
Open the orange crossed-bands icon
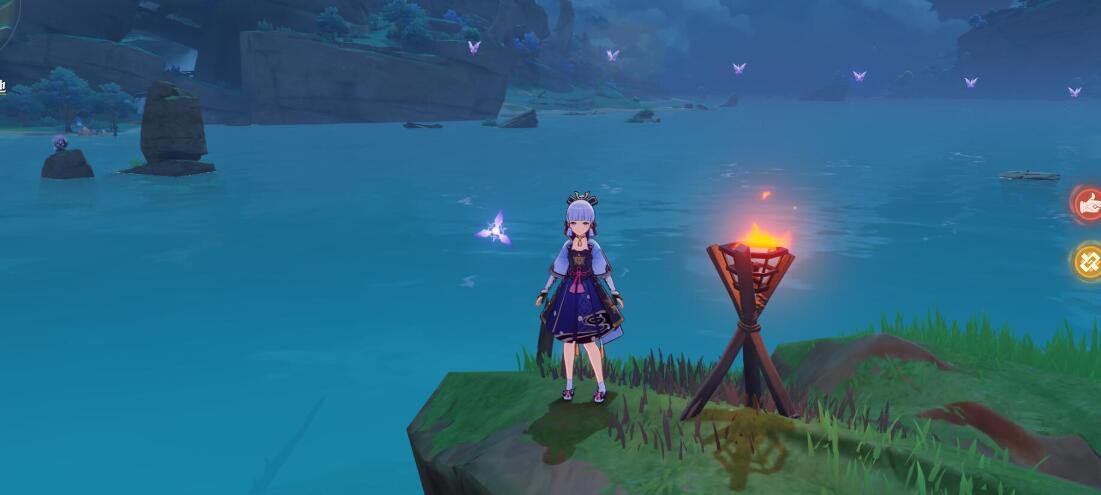[x=1089, y=262]
